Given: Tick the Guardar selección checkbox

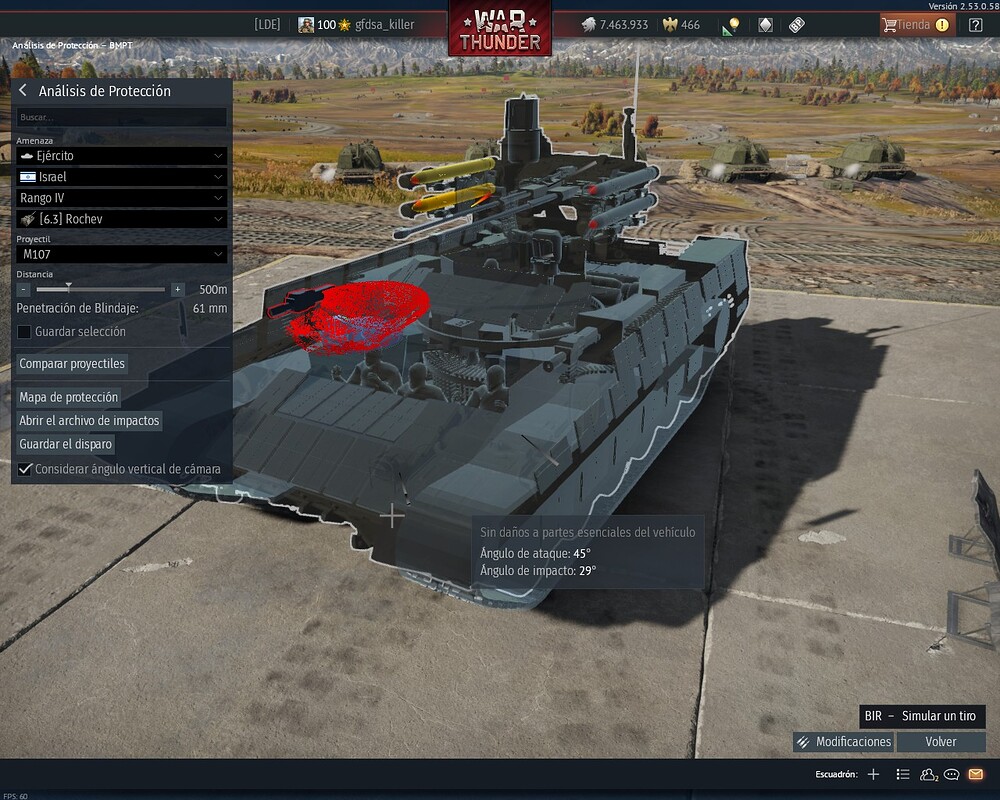Looking at the screenshot, I should (25, 332).
